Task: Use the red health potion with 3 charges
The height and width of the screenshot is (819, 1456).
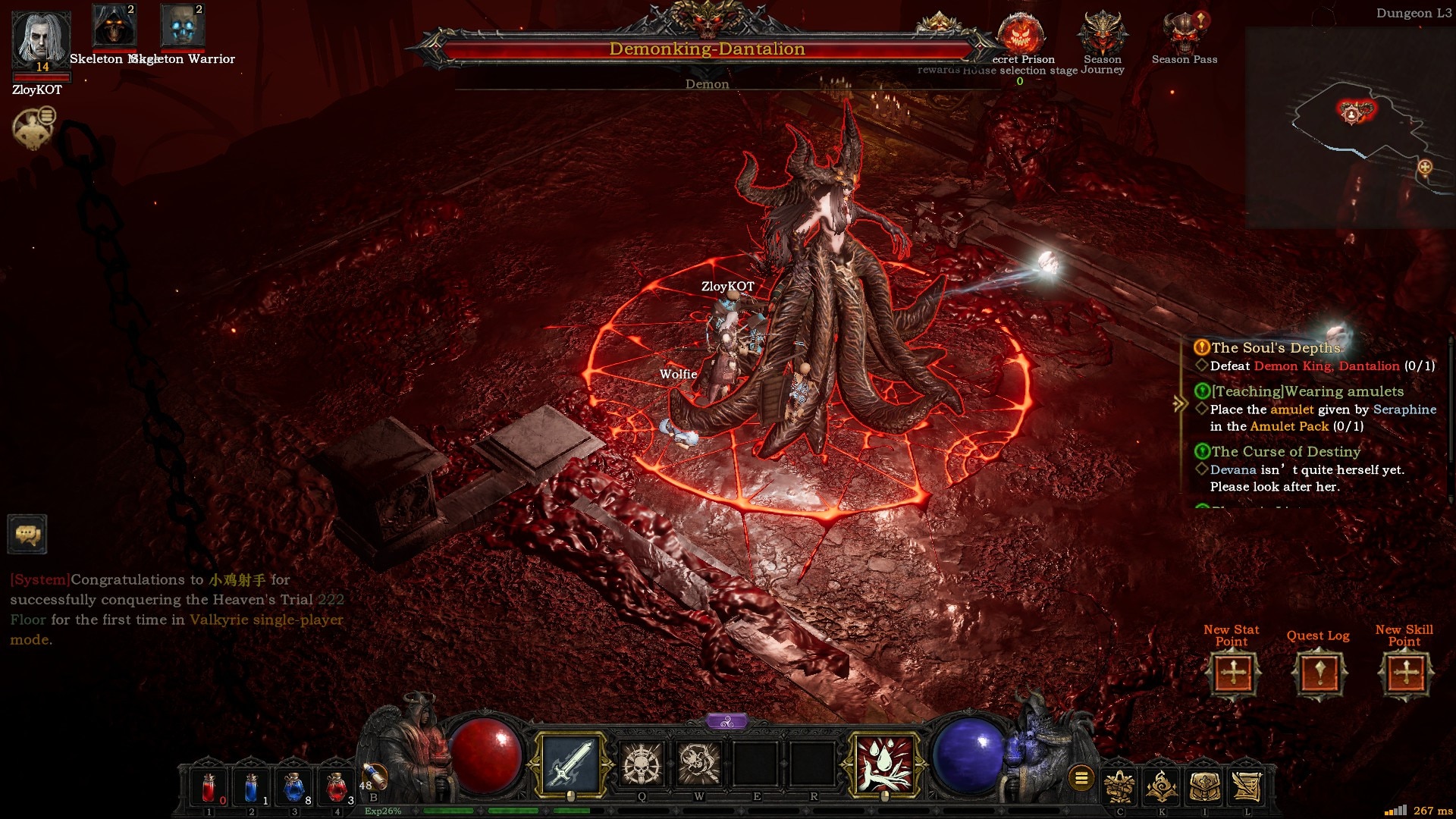Action: [336, 789]
